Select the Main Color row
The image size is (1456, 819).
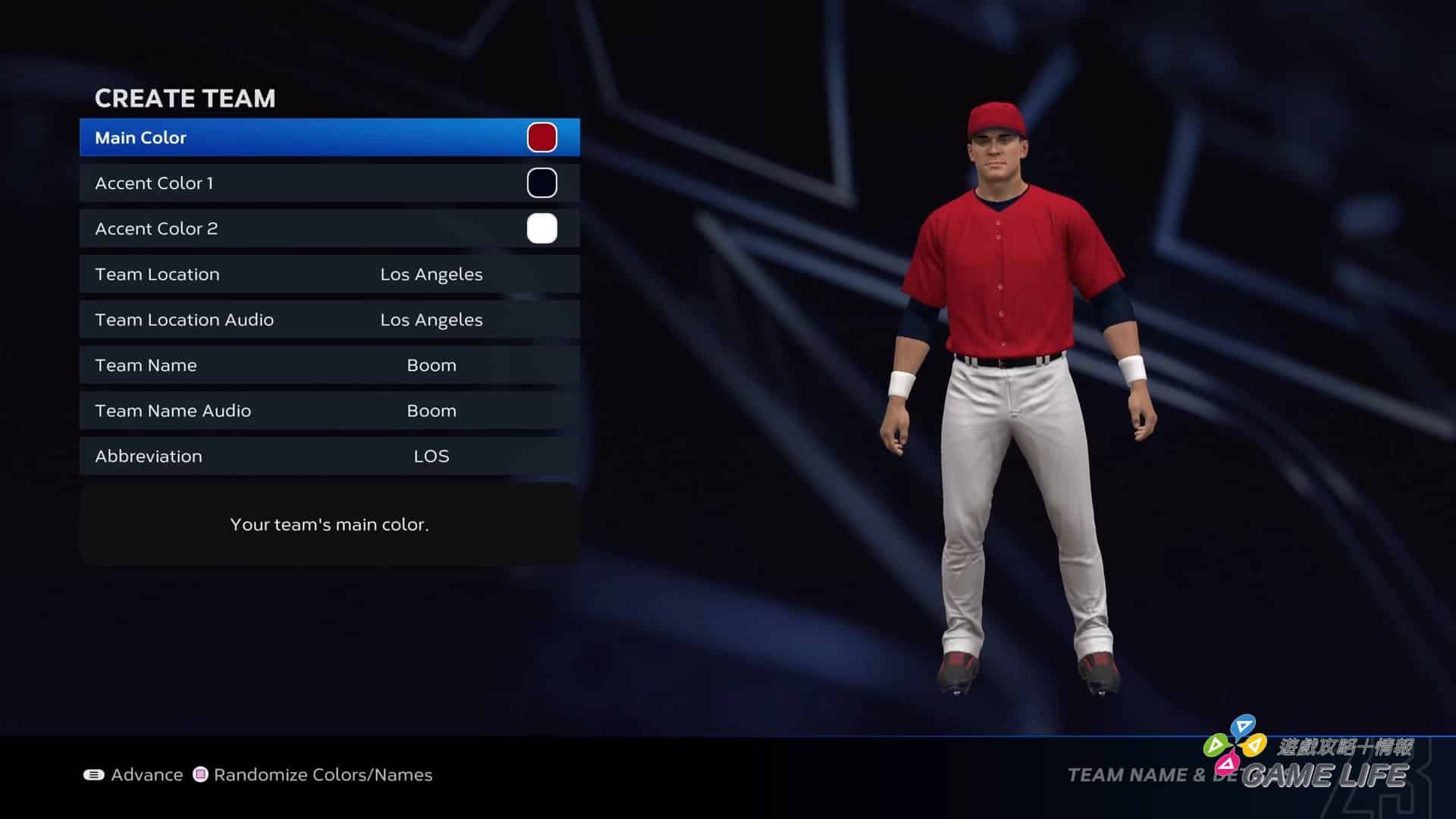pyautogui.click(x=303, y=138)
